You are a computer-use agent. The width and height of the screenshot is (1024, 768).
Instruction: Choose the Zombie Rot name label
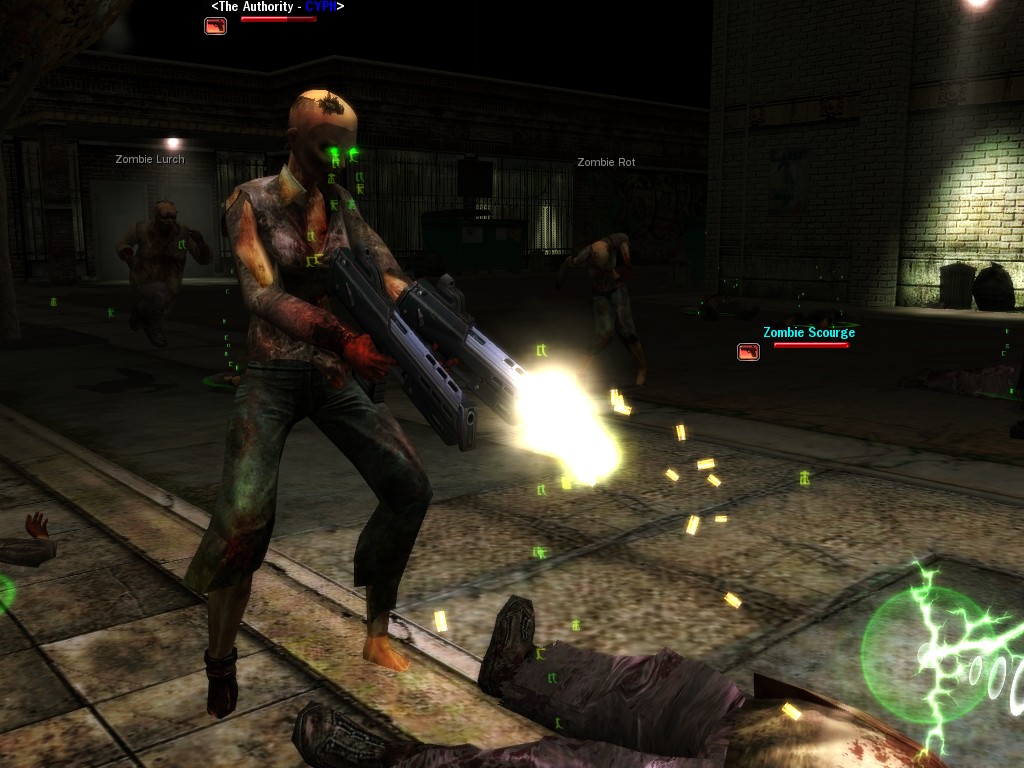(x=606, y=162)
